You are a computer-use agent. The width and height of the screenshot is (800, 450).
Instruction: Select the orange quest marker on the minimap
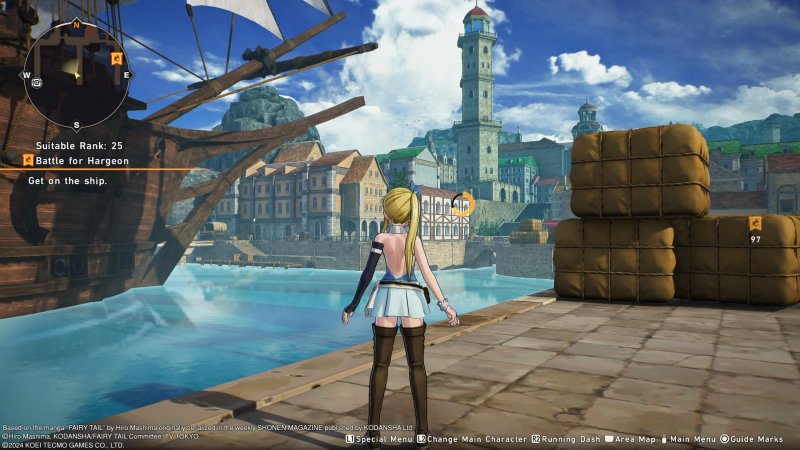click(117, 59)
